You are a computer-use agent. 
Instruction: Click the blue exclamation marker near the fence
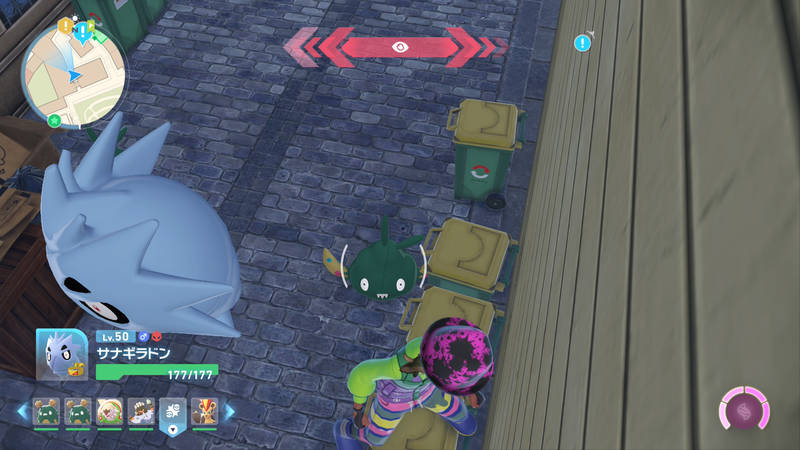pos(582,42)
